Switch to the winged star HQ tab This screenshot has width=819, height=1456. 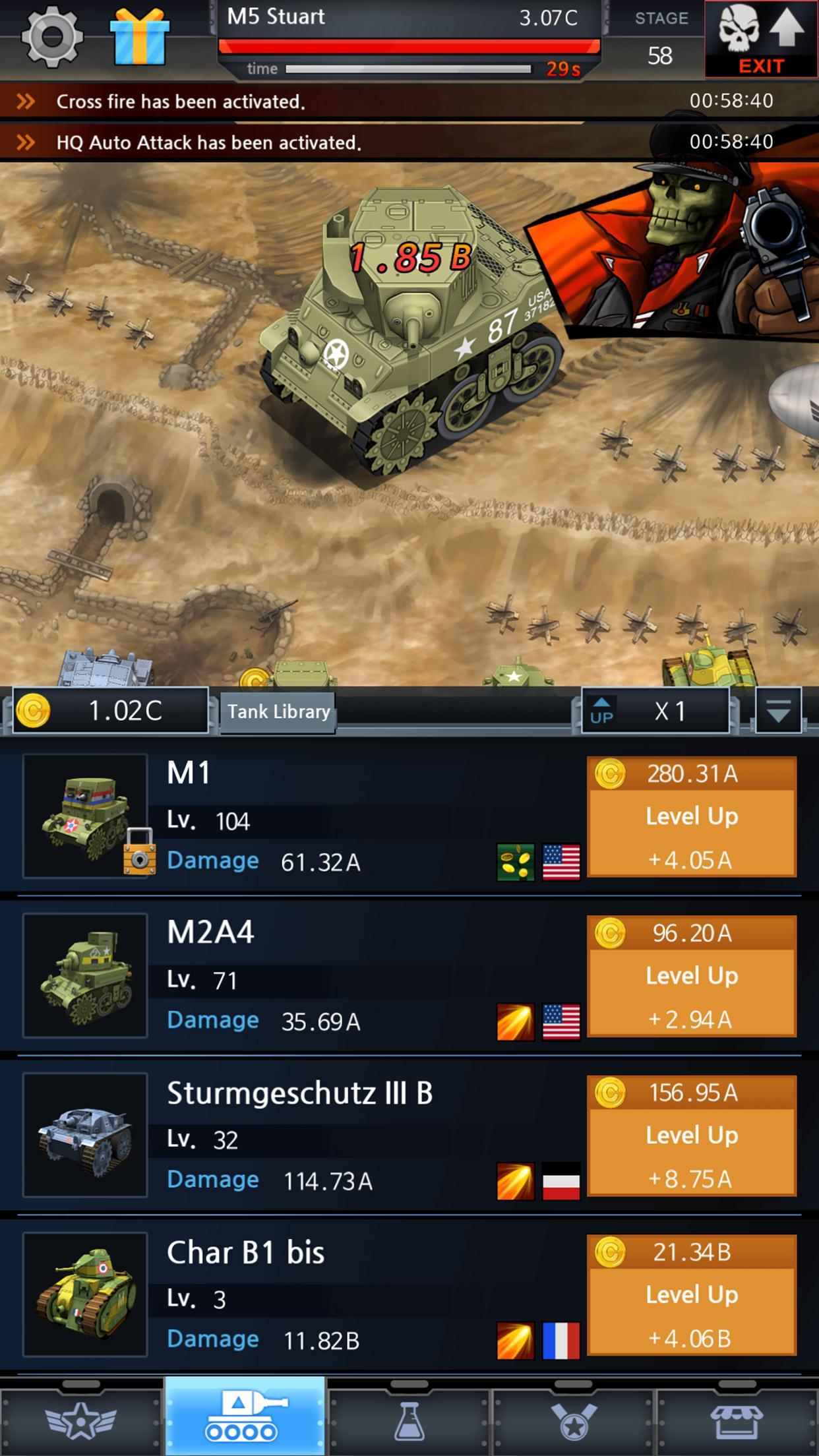pyautogui.click(x=80, y=1420)
